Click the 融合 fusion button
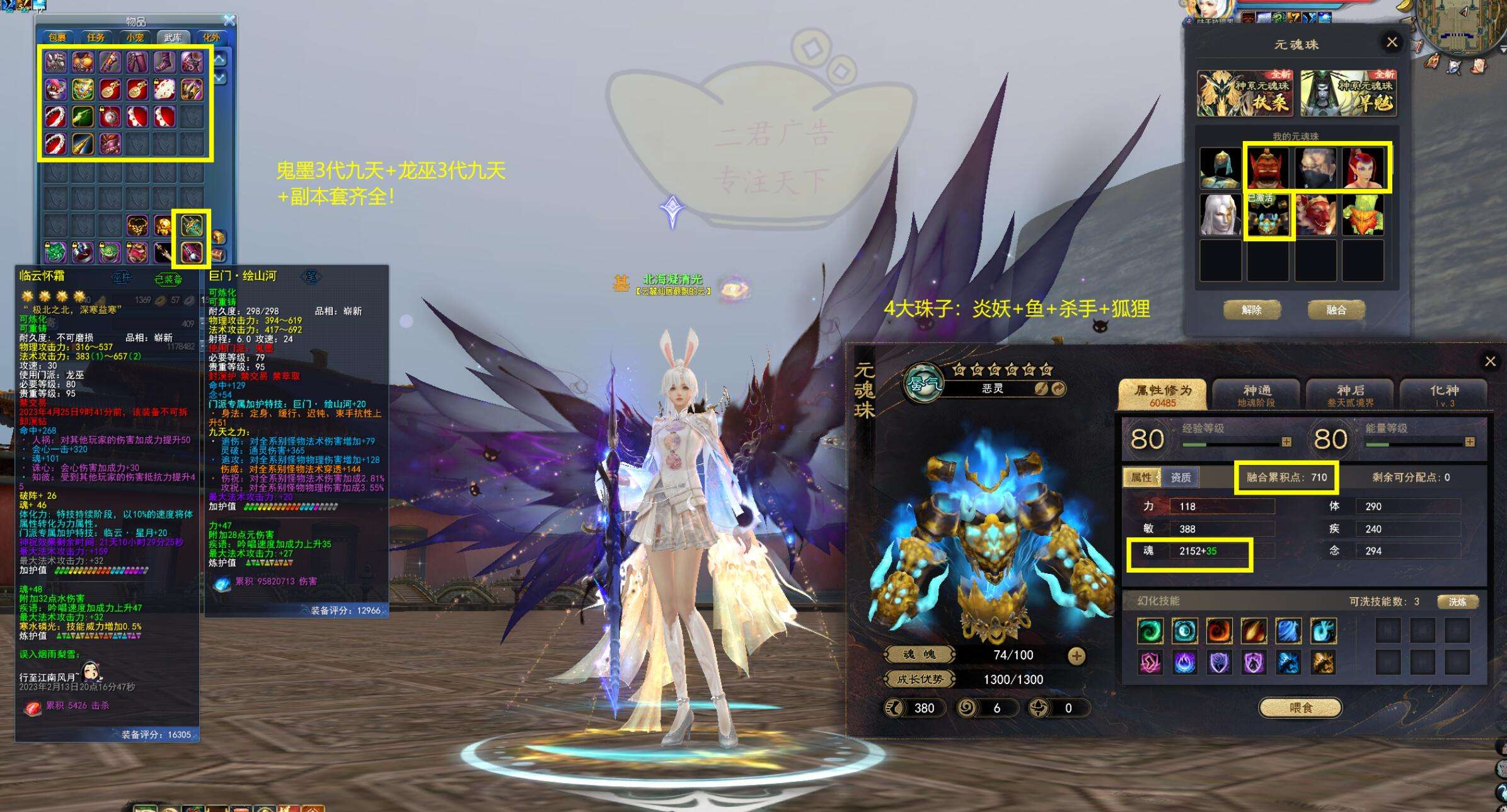The width and height of the screenshot is (1507, 812). [x=1336, y=310]
